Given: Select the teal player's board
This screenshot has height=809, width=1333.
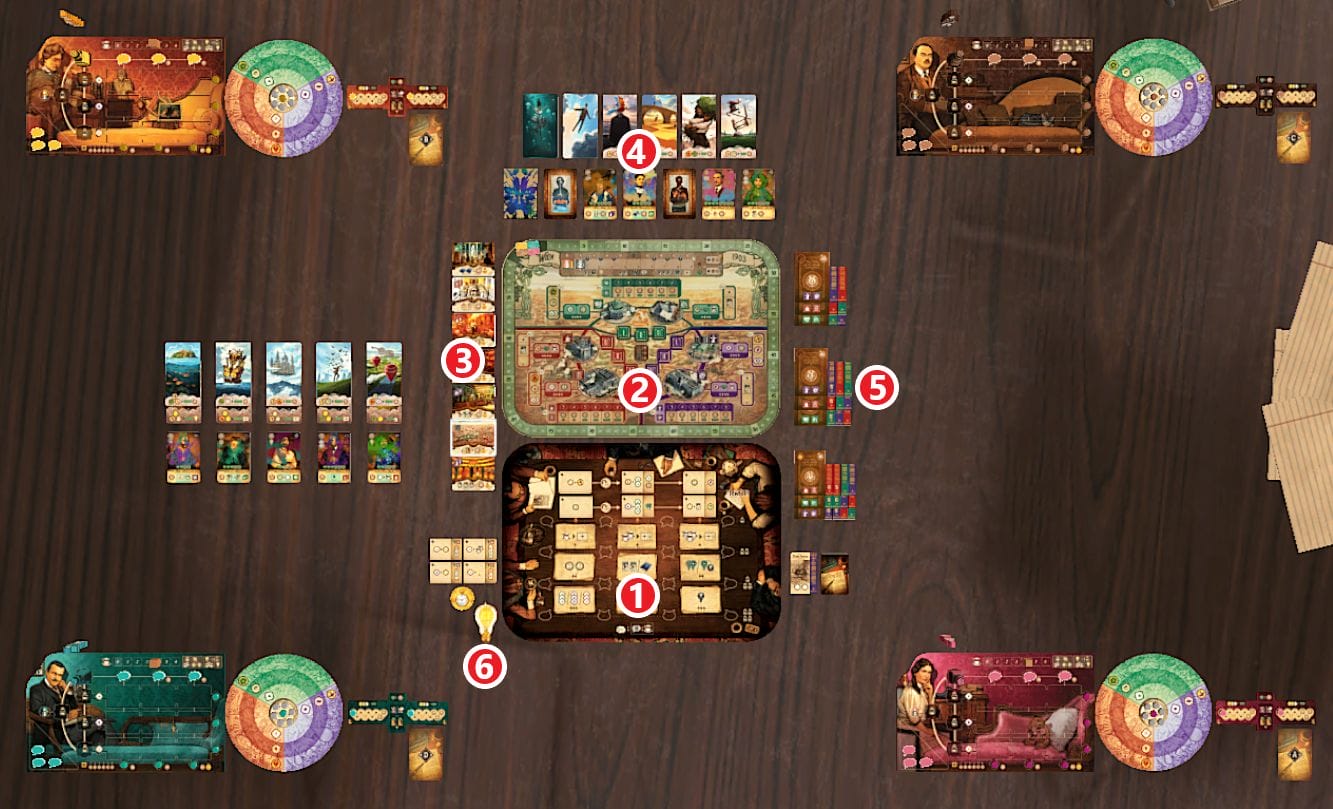Looking at the screenshot, I should [126, 712].
